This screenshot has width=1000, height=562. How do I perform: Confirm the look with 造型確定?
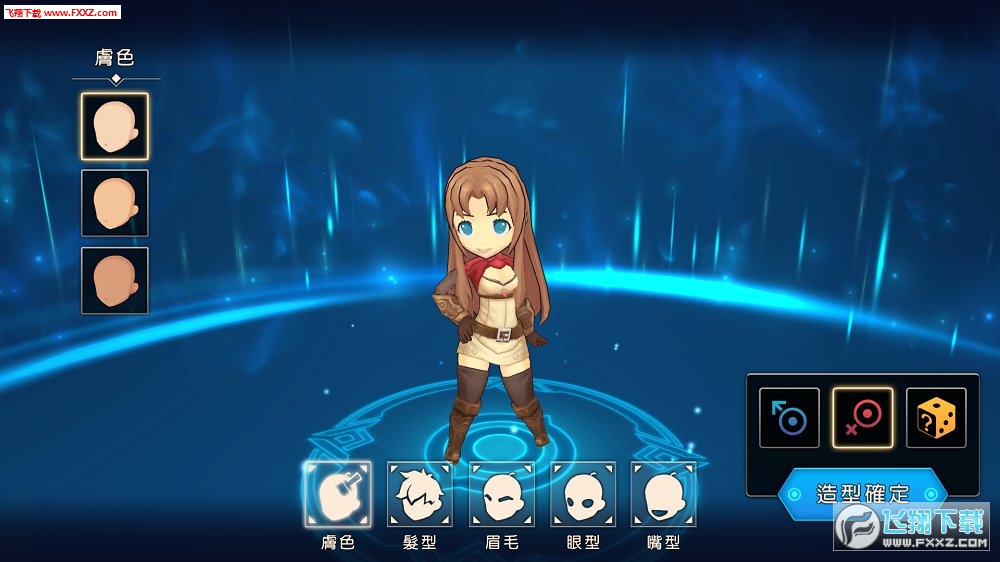862,493
